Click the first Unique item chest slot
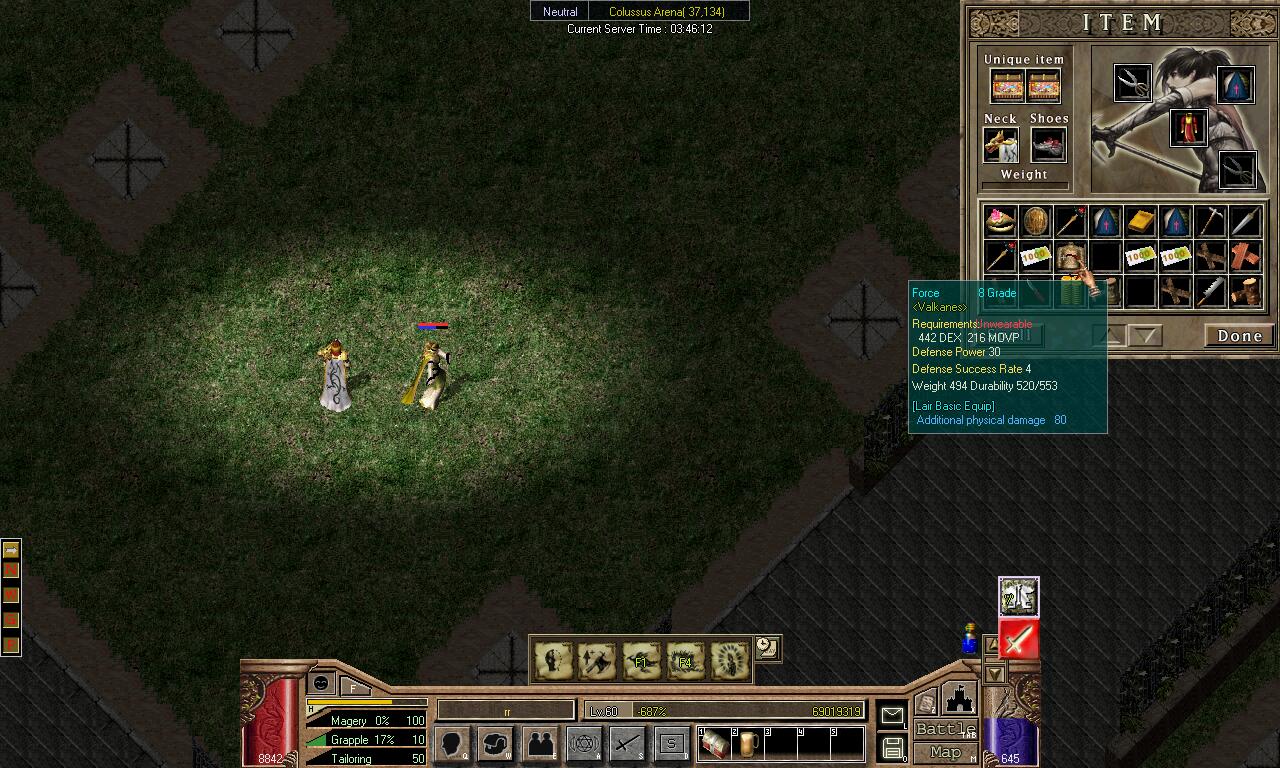 [x=1007, y=86]
